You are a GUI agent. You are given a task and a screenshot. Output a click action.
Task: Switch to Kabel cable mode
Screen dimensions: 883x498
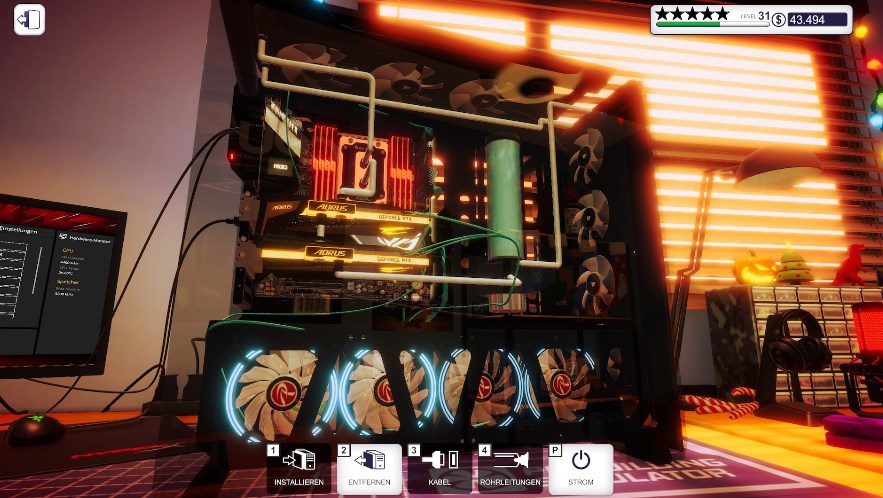tap(440, 469)
